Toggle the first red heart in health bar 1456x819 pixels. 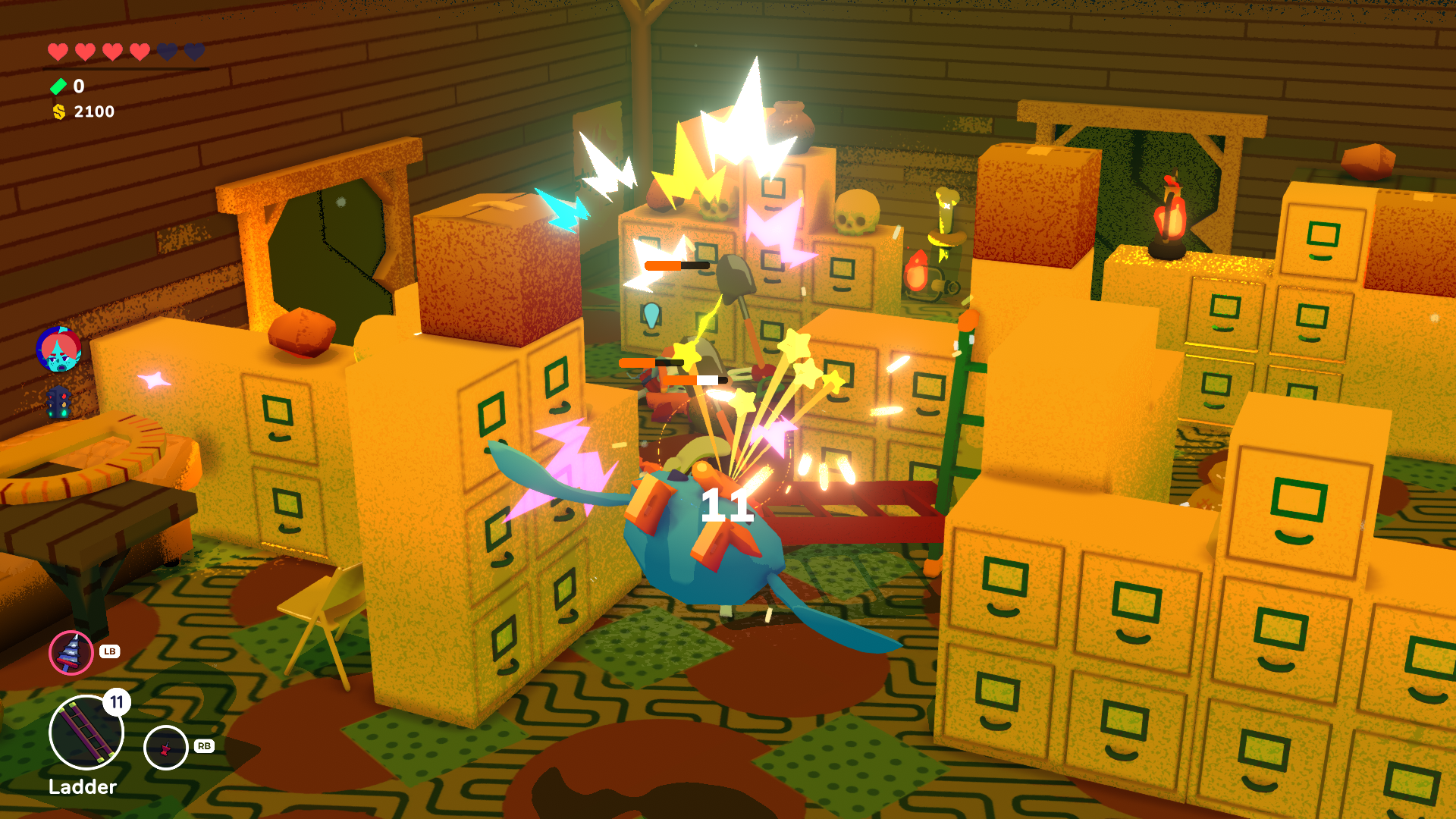coord(56,52)
